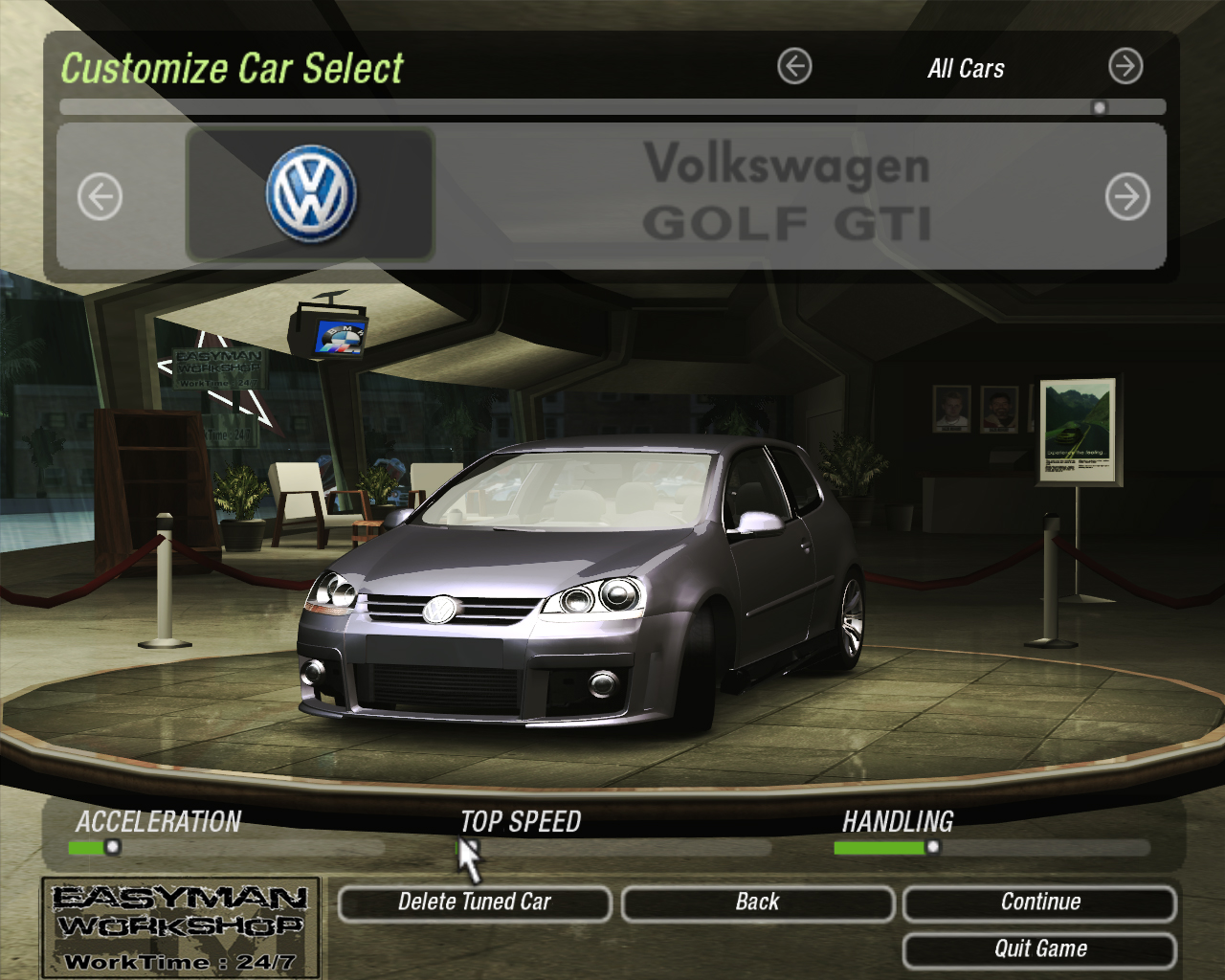
Task: Click the Customize Car Select title
Action: pos(233,68)
